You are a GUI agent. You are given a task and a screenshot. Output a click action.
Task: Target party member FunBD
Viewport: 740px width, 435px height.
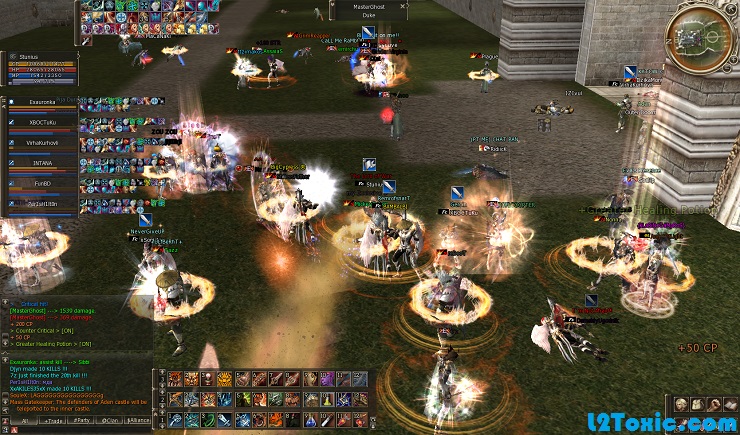(x=42, y=184)
